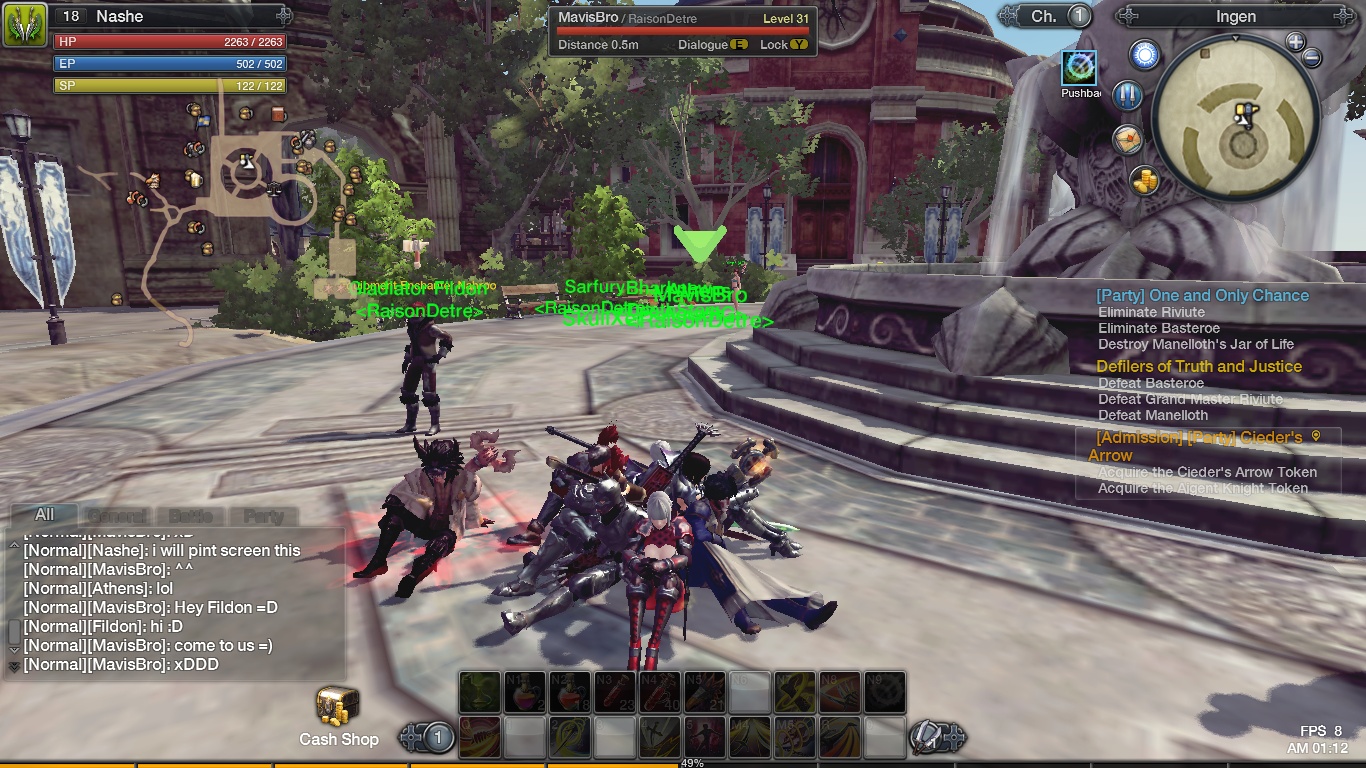This screenshot has width=1366, height=768.
Task: Switch to the Battle chat tab
Action: [x=189, y=516]
